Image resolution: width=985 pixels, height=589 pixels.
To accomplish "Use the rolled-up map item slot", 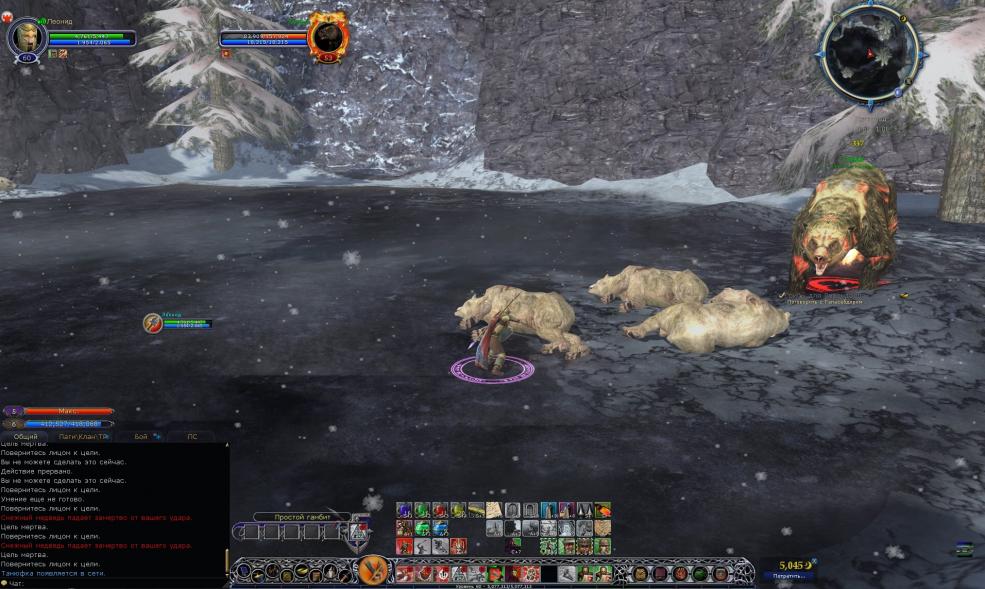I will pyautogui.click(x=494, y=511).
